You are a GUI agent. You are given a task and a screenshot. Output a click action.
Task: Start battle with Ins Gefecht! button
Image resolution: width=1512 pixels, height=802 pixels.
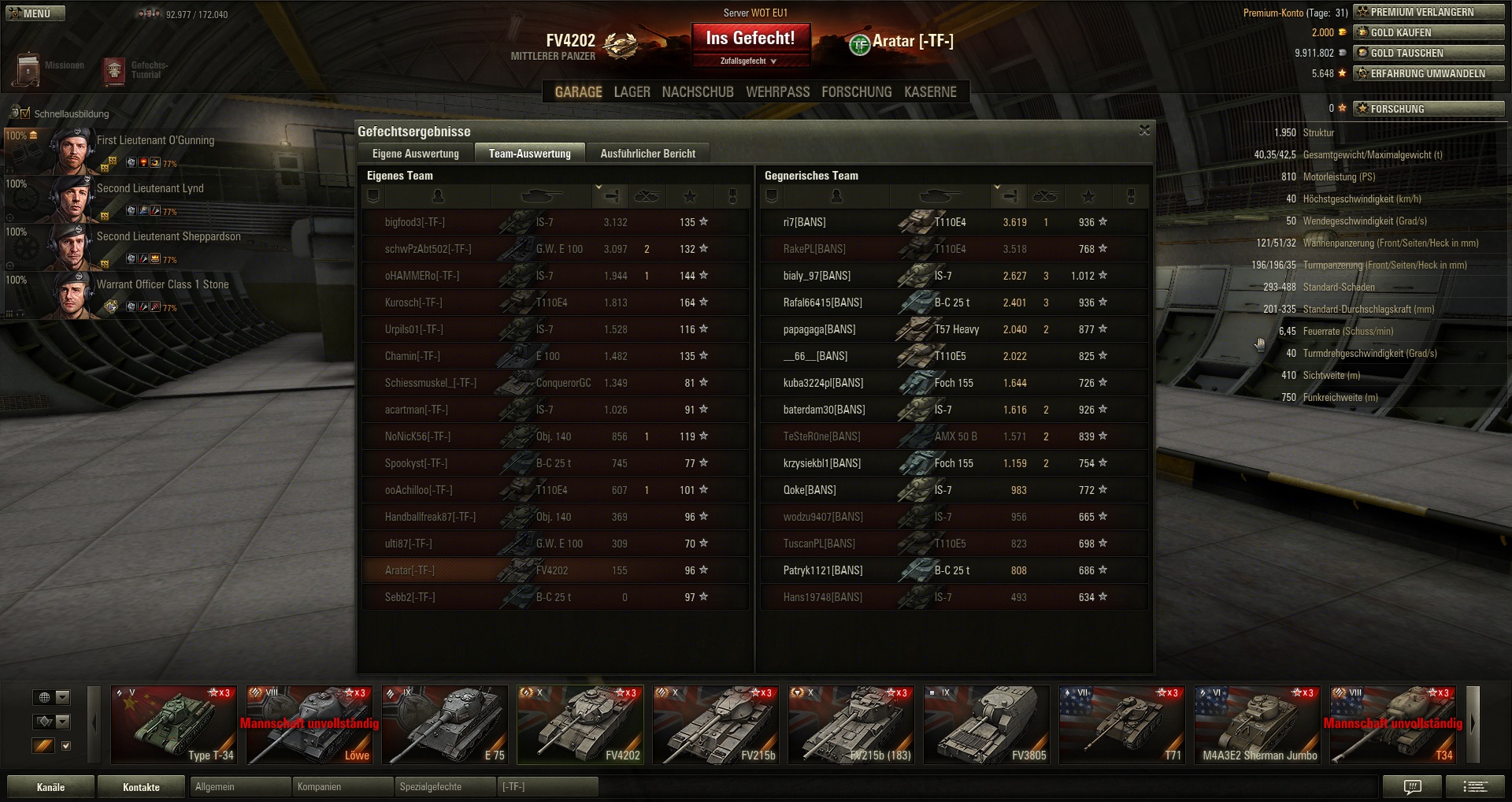[750, 39]
